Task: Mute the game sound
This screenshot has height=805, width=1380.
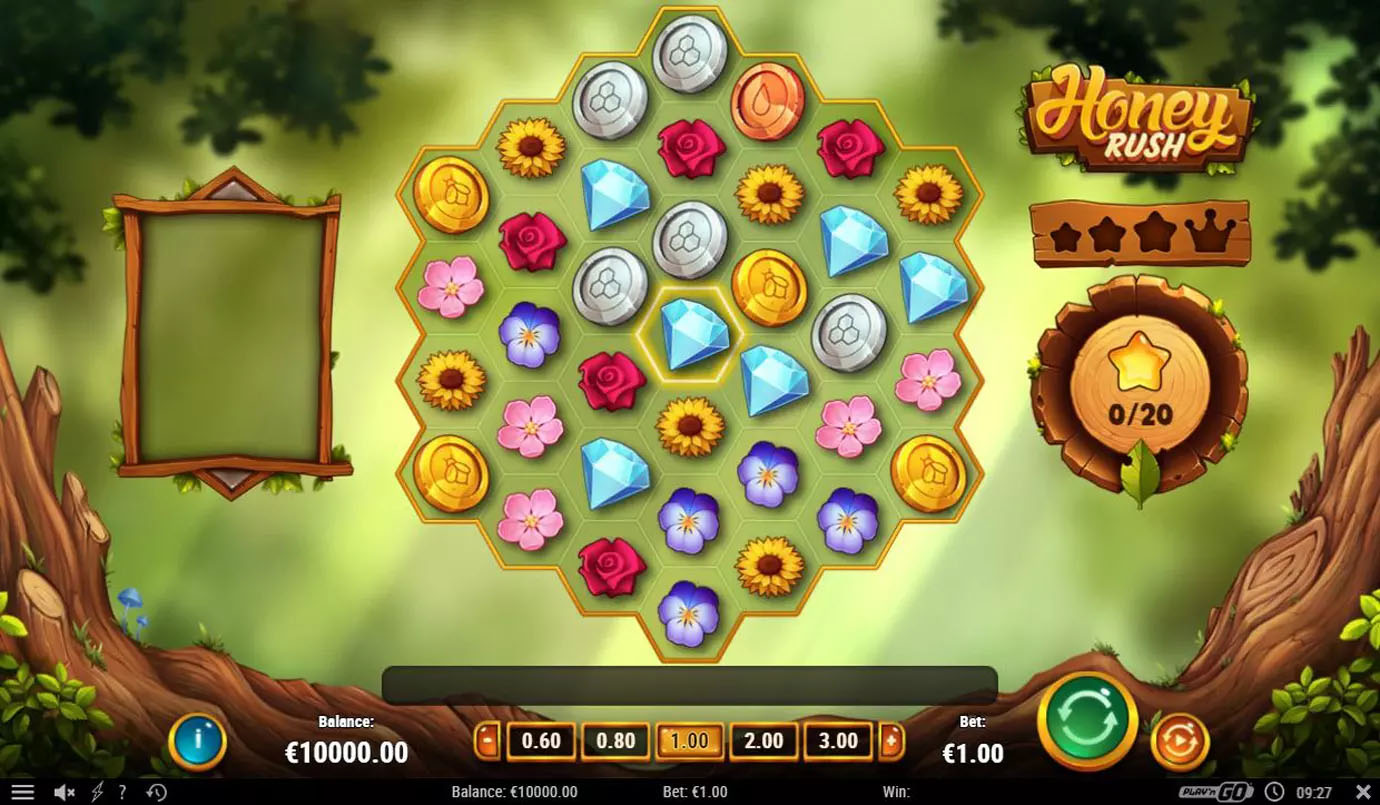Action: click(x=62, y=791)
